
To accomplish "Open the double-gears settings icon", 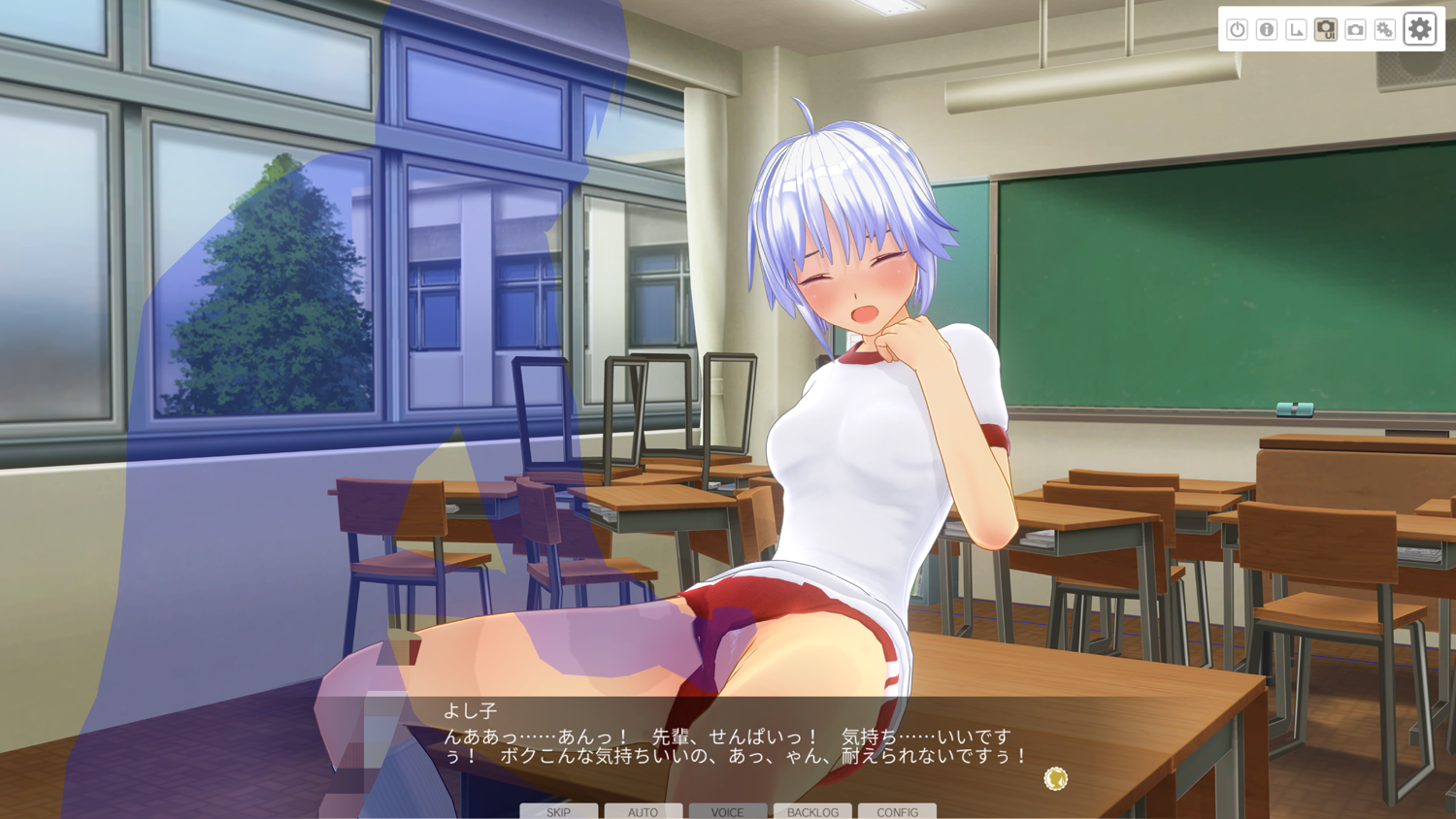I will click(1385, 30).
